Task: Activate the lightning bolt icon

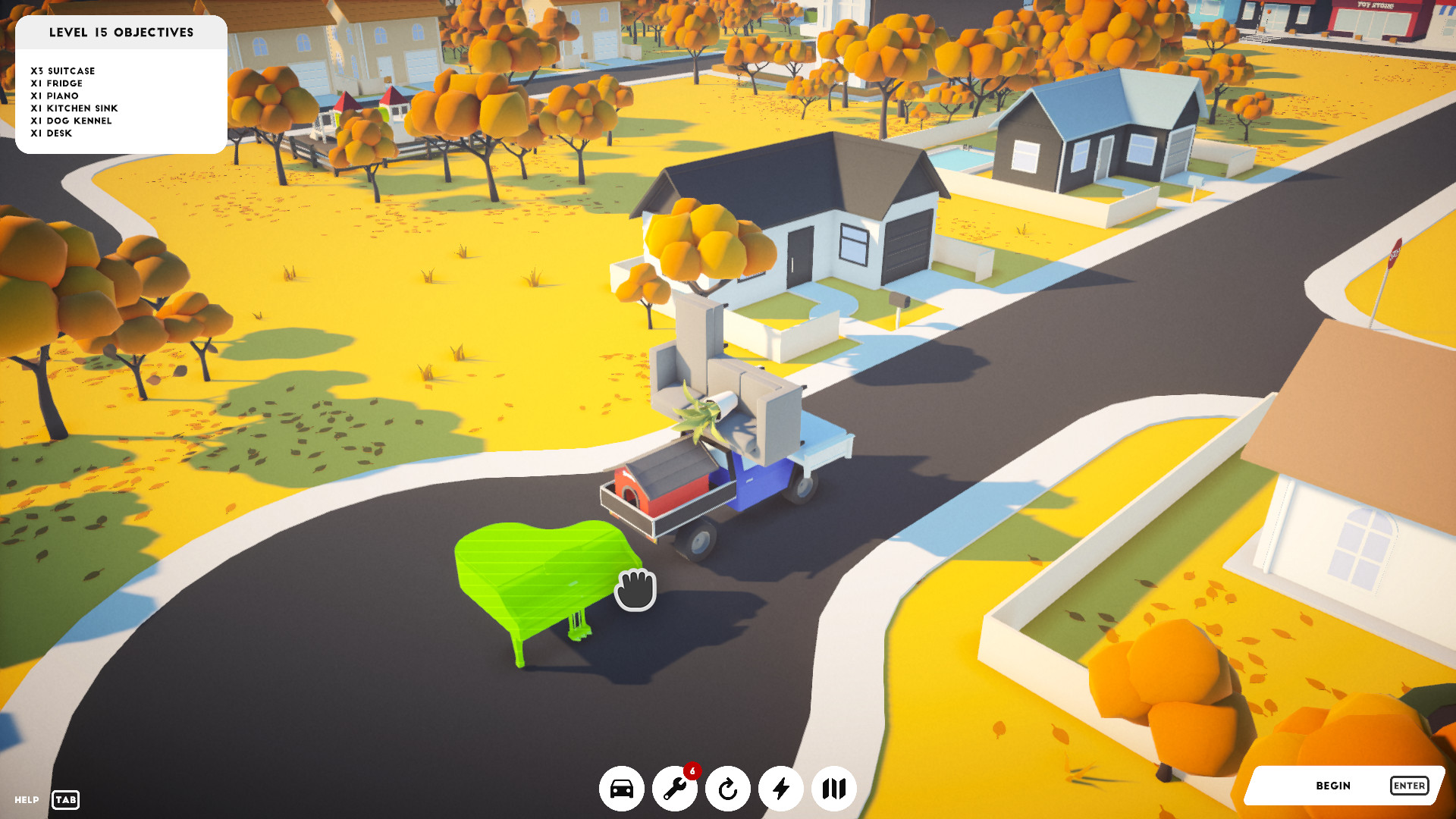Action: 782,789
